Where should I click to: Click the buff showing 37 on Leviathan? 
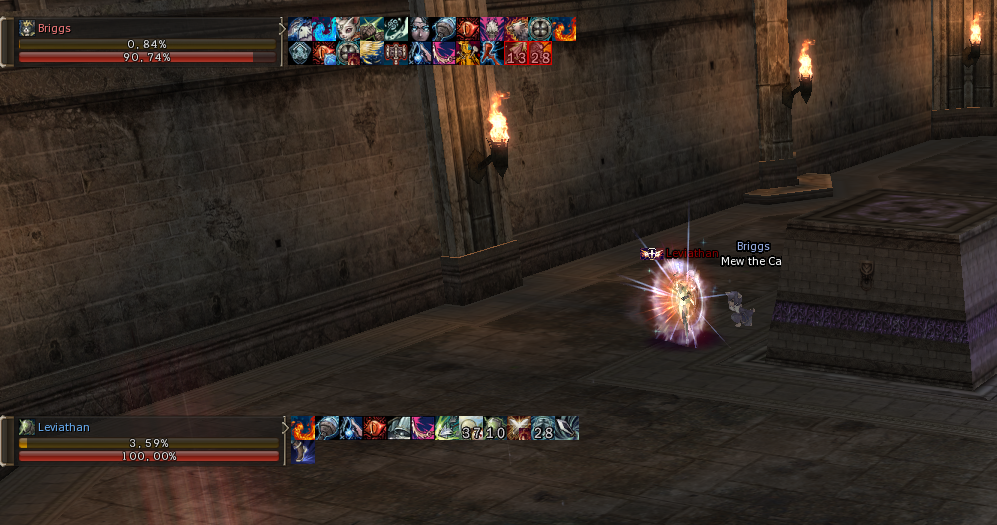[471, 429]
